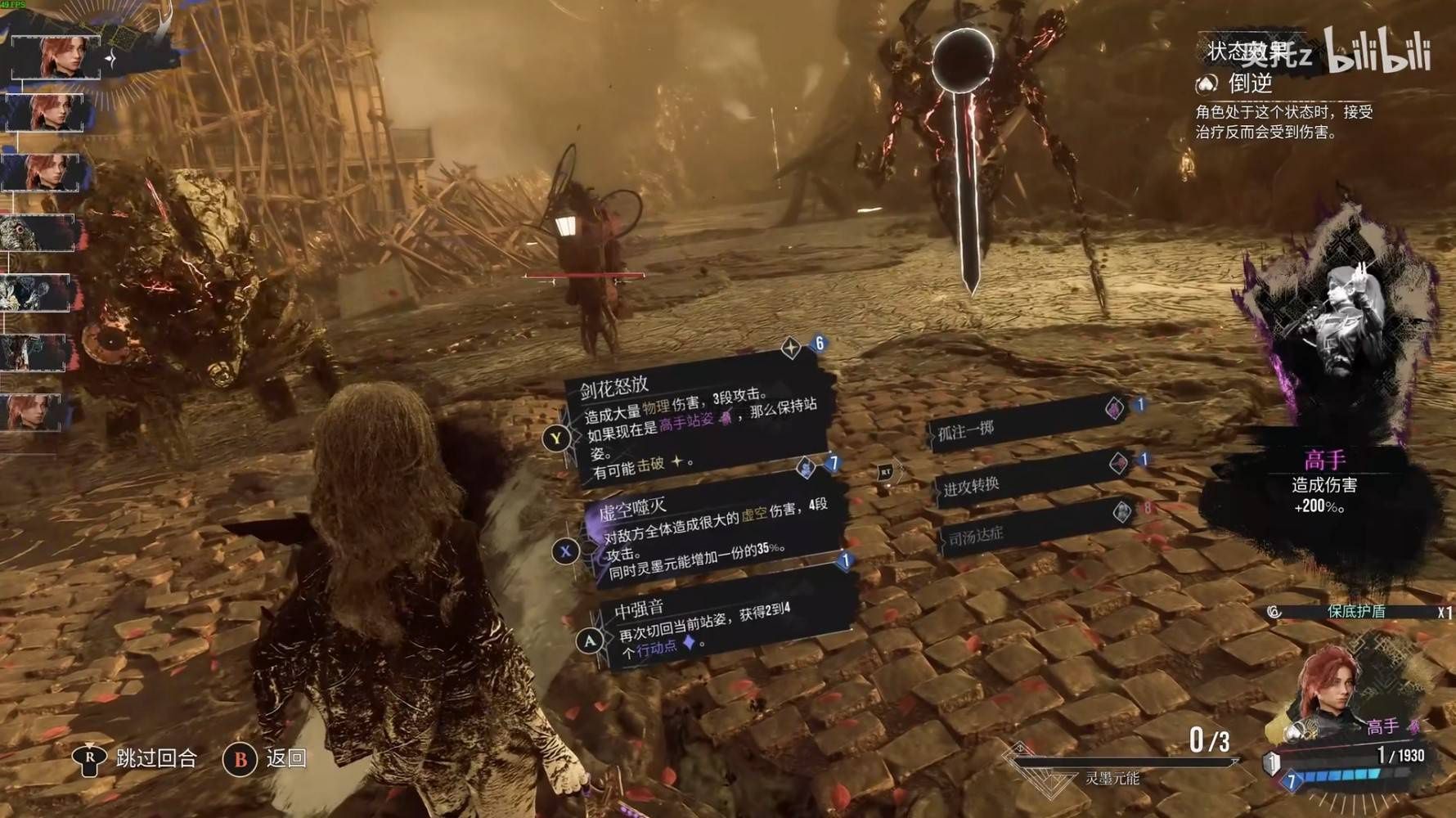Check the 保底护盾 buff indicator
Image resolution: width=1456 pixels, height=818 pixels.
pyautogui.click(x=1355, y=612)
